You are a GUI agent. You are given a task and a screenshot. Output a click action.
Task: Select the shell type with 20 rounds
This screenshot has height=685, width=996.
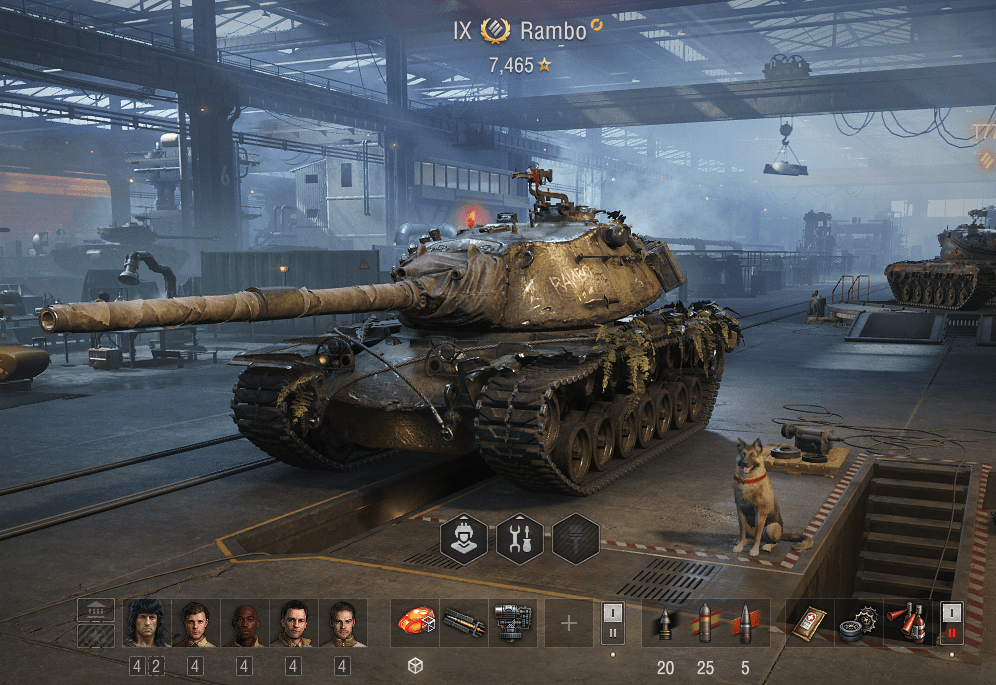coord(664,623)
